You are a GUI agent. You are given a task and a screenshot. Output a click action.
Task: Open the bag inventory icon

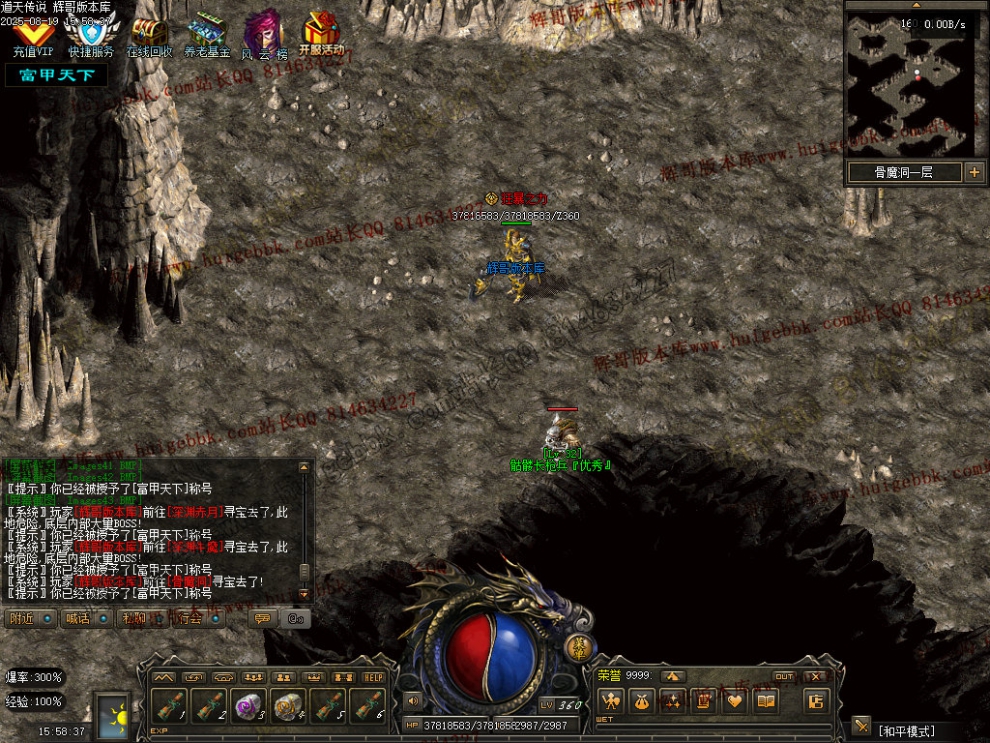point(642,701)
